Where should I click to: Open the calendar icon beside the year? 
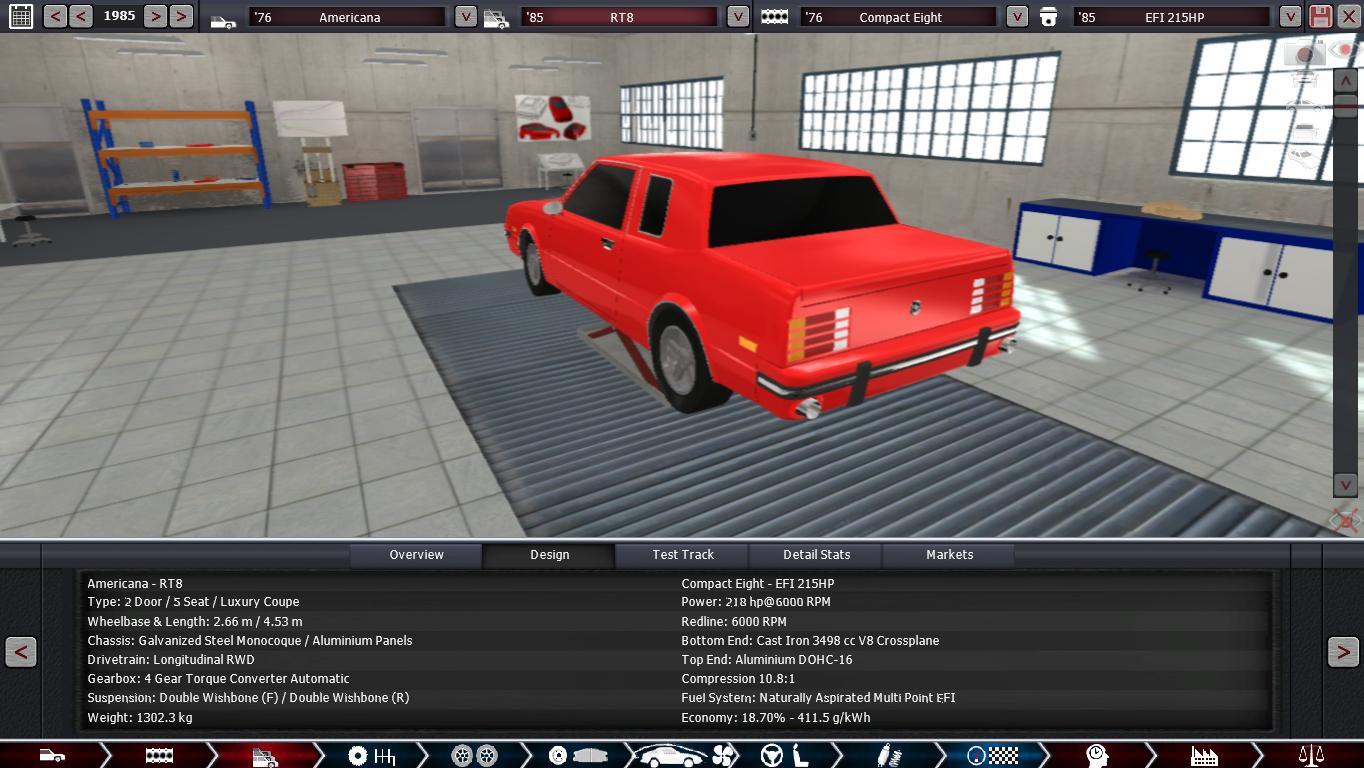[x=20, y=16]
